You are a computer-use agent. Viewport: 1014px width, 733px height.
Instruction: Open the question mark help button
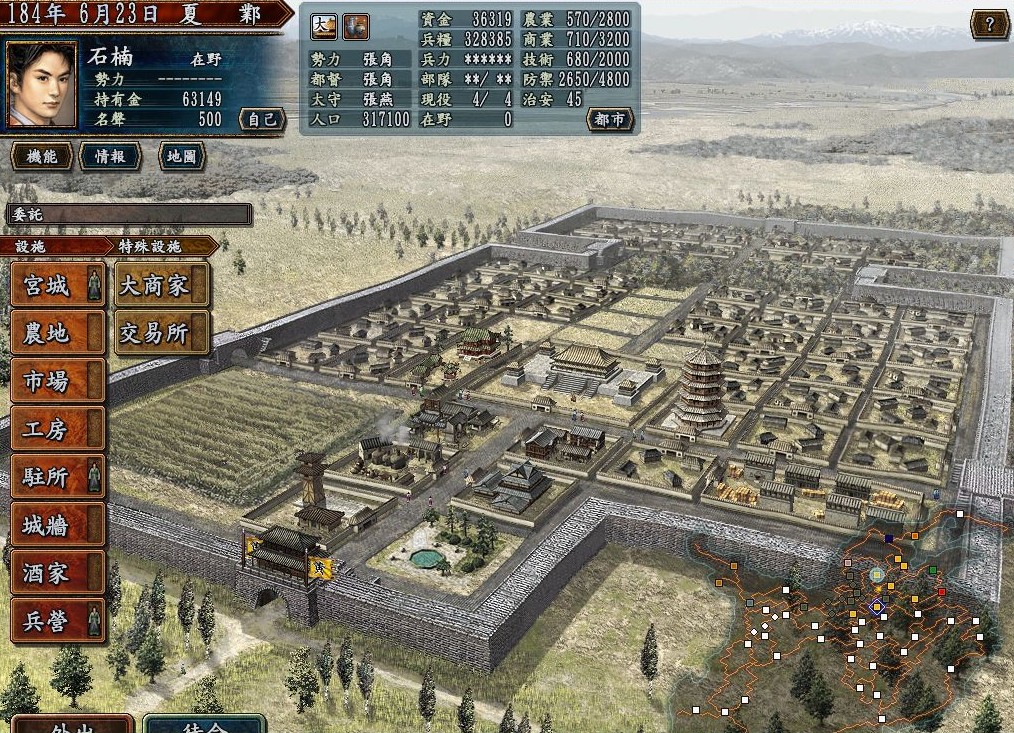click(989, 25)
